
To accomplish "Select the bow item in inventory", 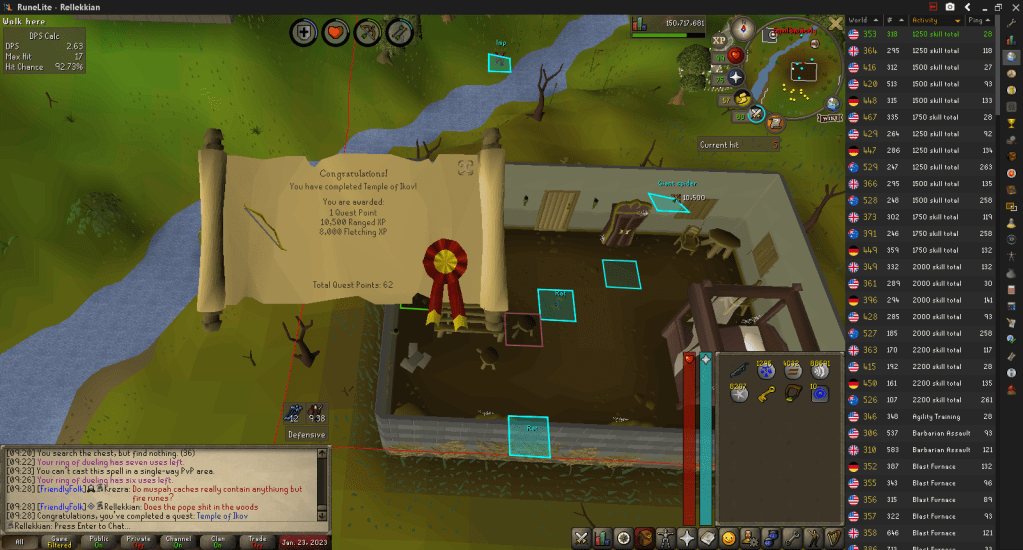I will [794, 394].
